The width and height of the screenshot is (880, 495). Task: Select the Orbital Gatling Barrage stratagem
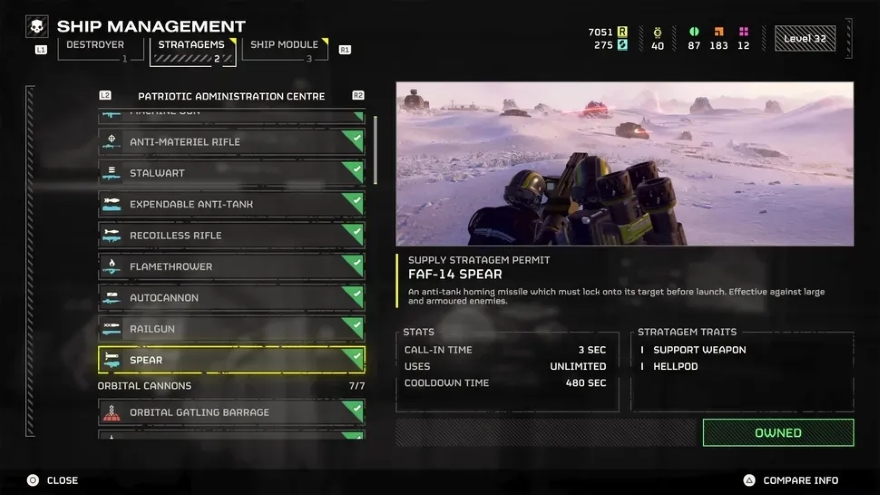[231, 412]
